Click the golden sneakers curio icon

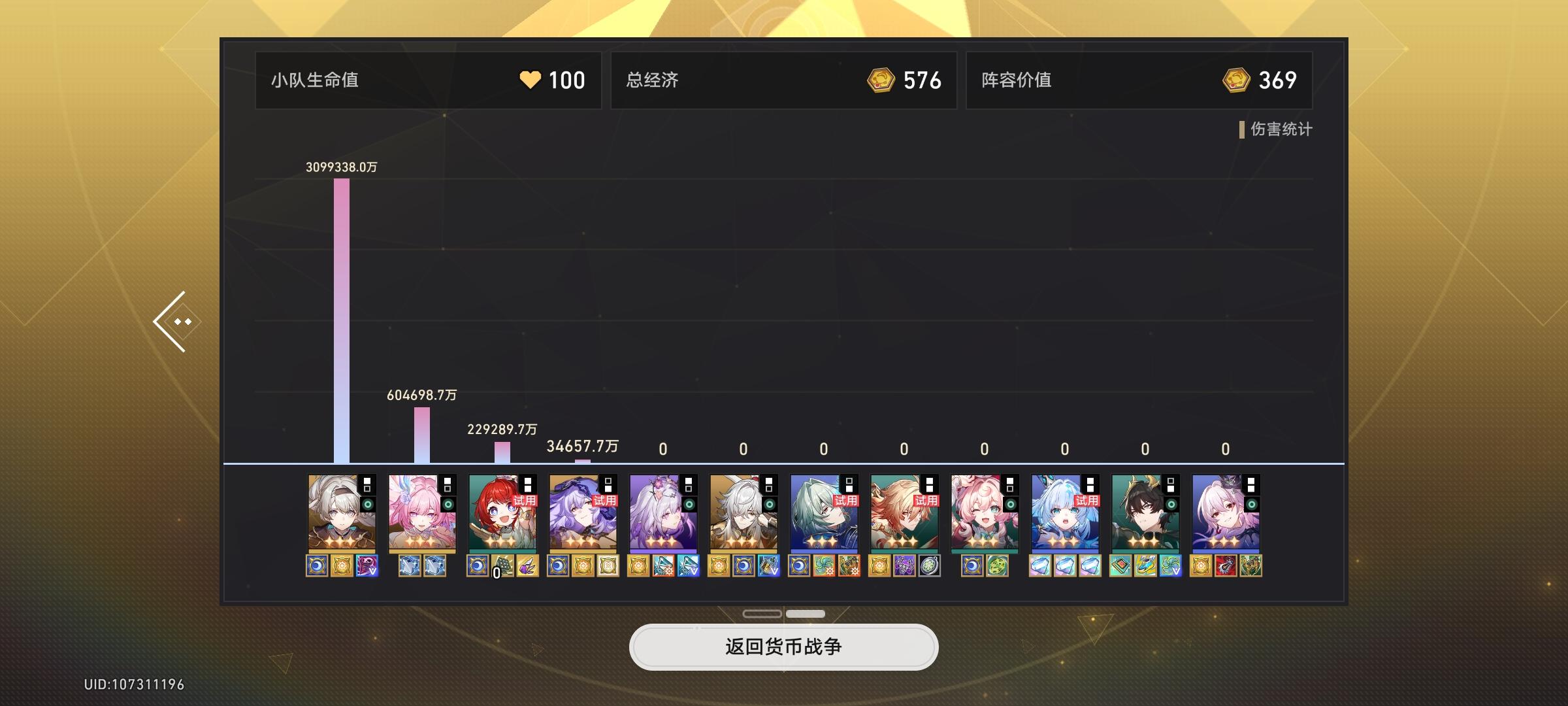pos(1145,565)
